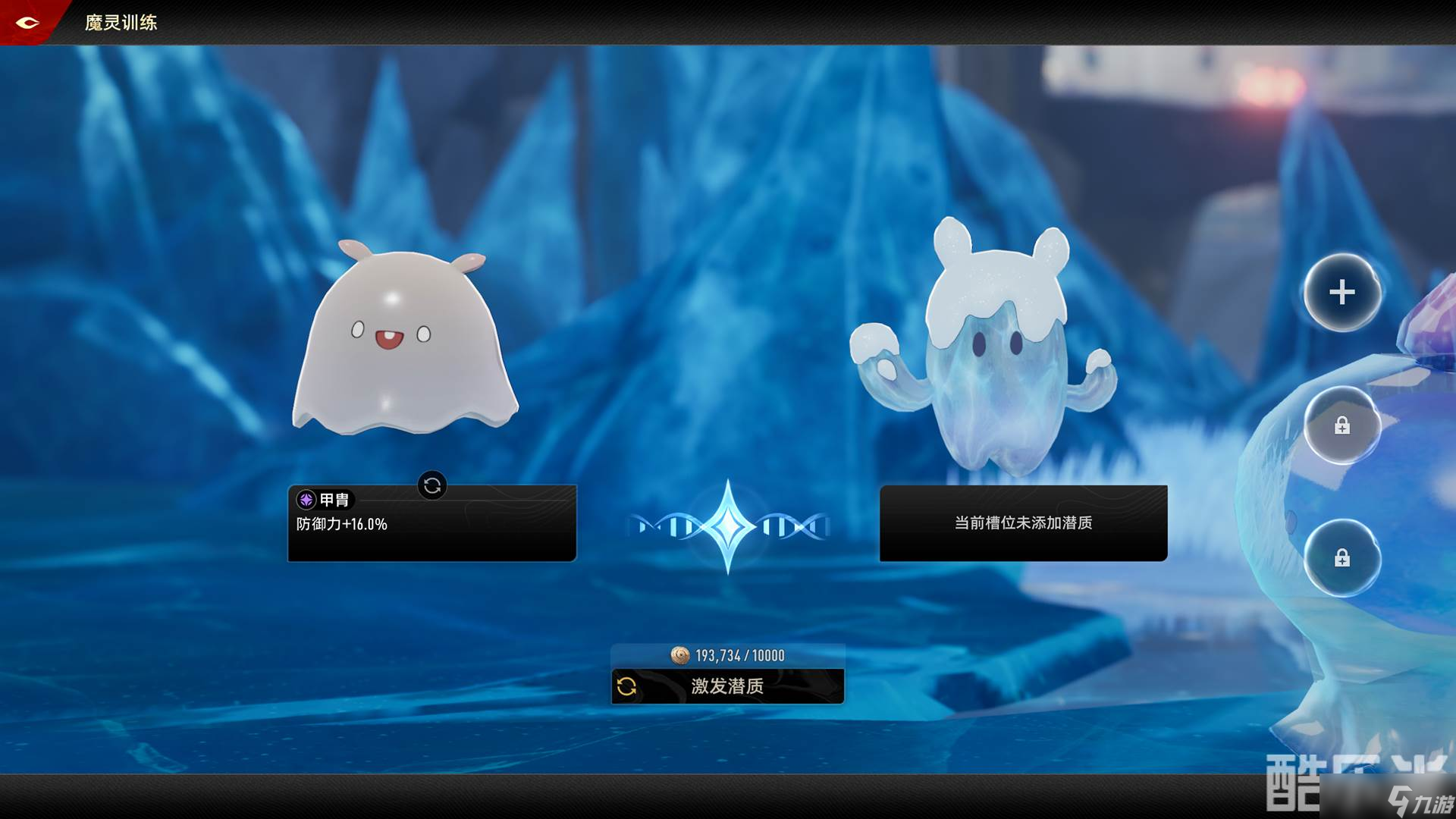Expand the empty 当前槽位未添加潜质 slot panel
The height and width of the screenshot is (819, 1456).
tap(1023, 523)
